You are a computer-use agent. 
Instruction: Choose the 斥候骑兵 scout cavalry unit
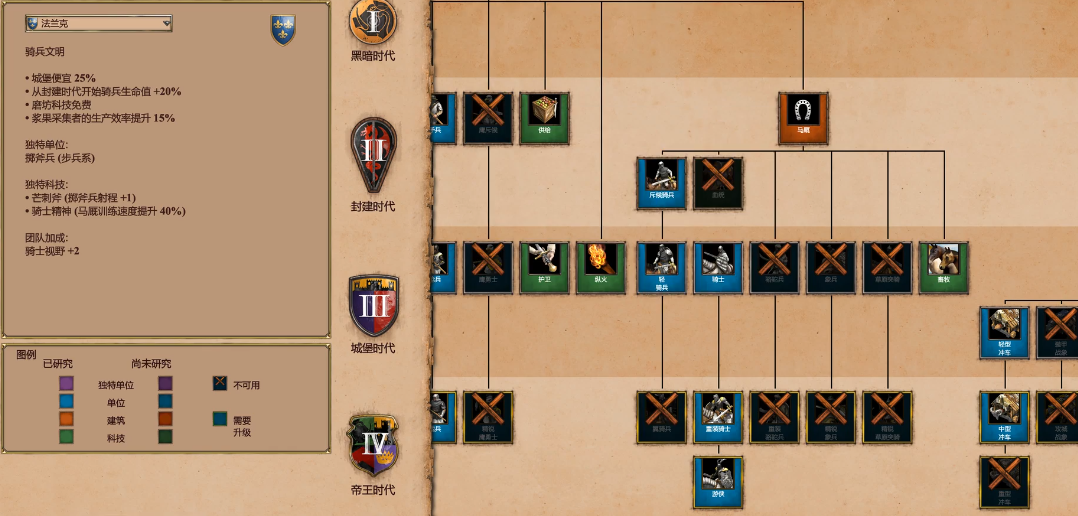coord(661,182)
